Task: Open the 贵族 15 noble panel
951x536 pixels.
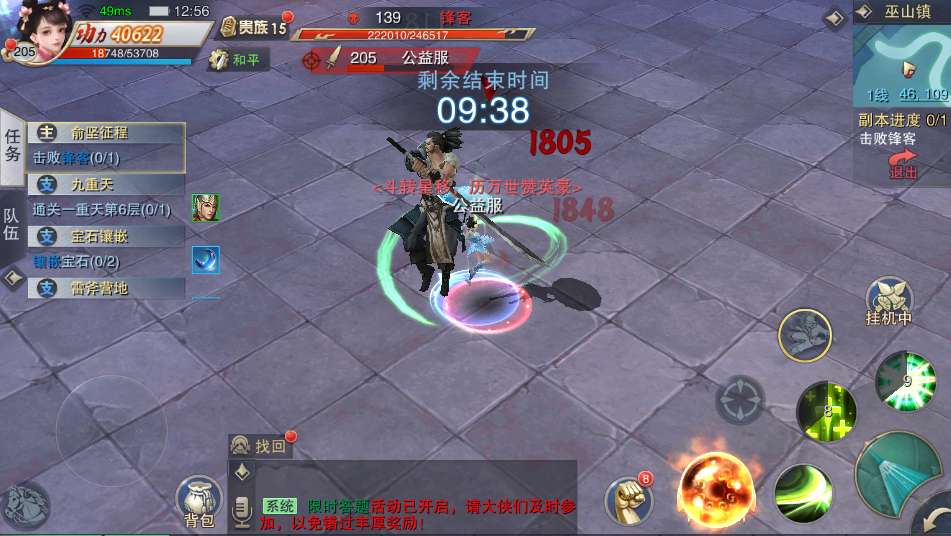Action: click(253, 27)
